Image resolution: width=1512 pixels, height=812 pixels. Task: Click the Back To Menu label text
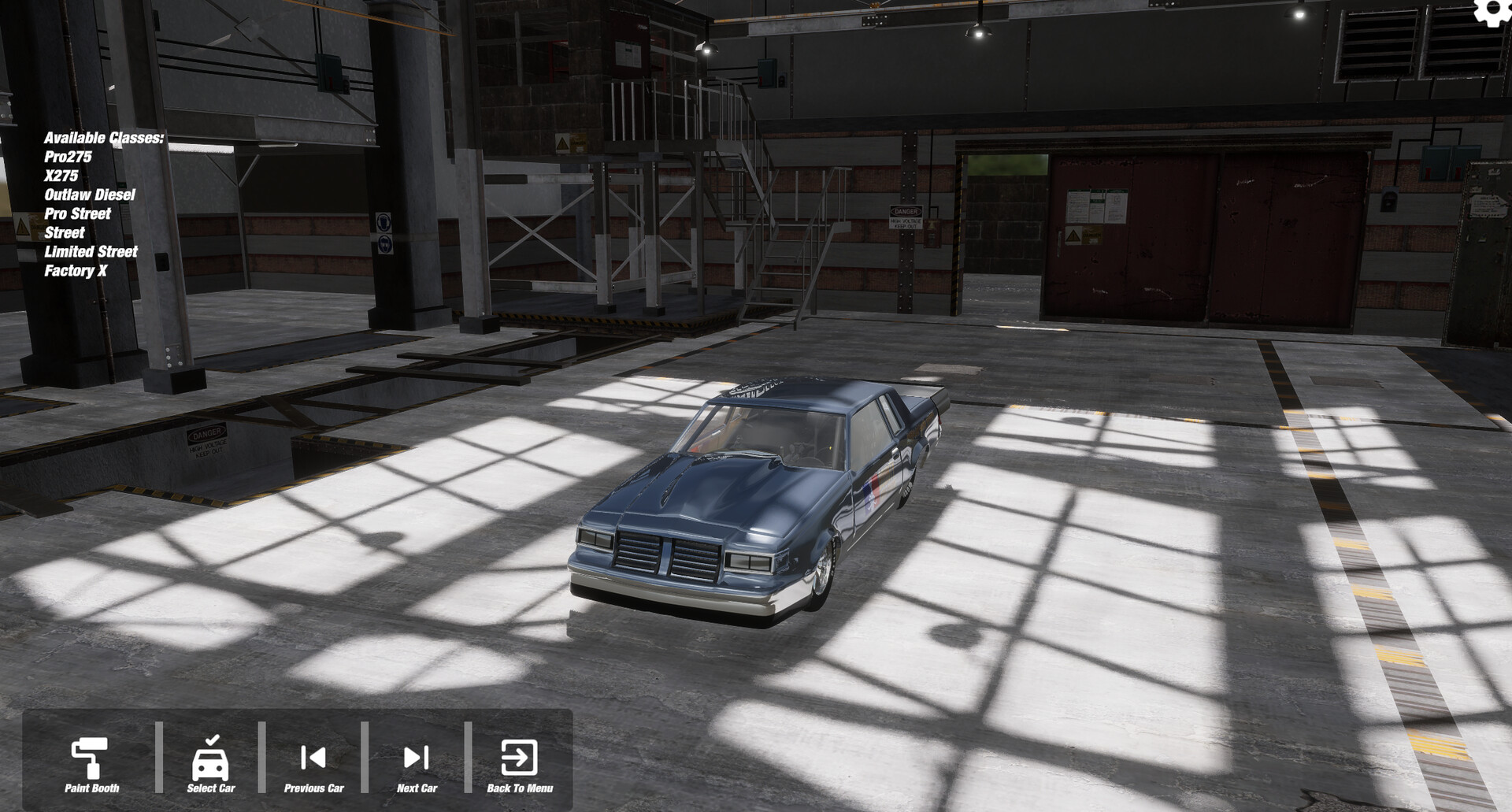tap(521, 788)
